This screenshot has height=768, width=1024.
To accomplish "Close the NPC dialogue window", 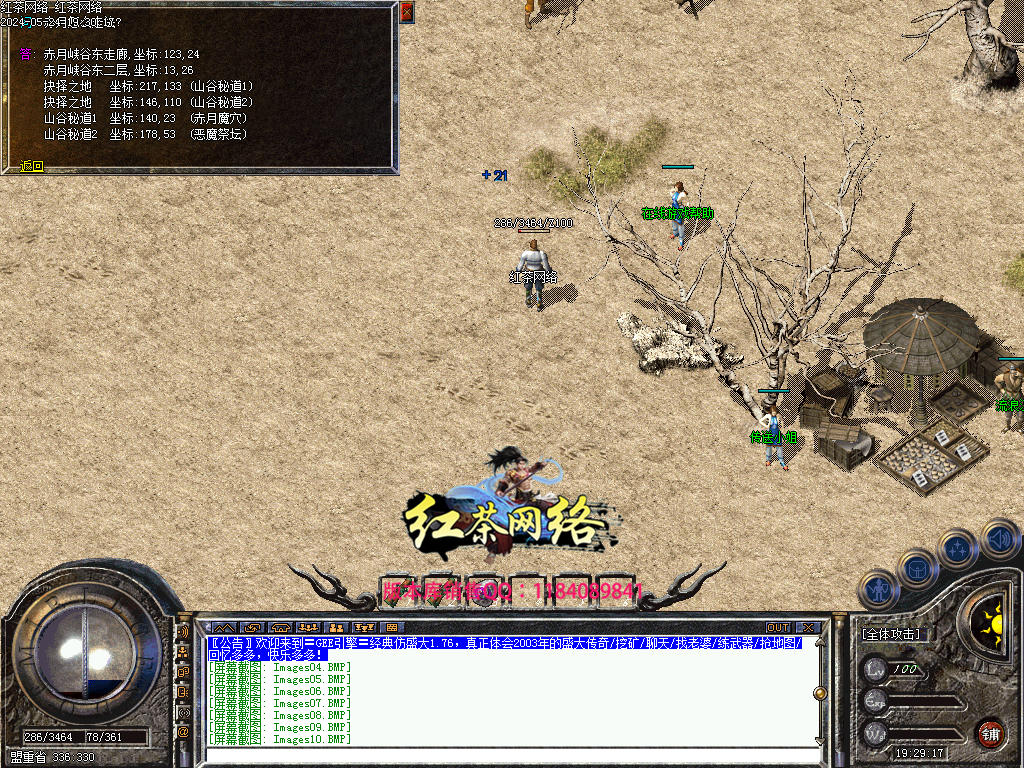I will pos(406,12).
